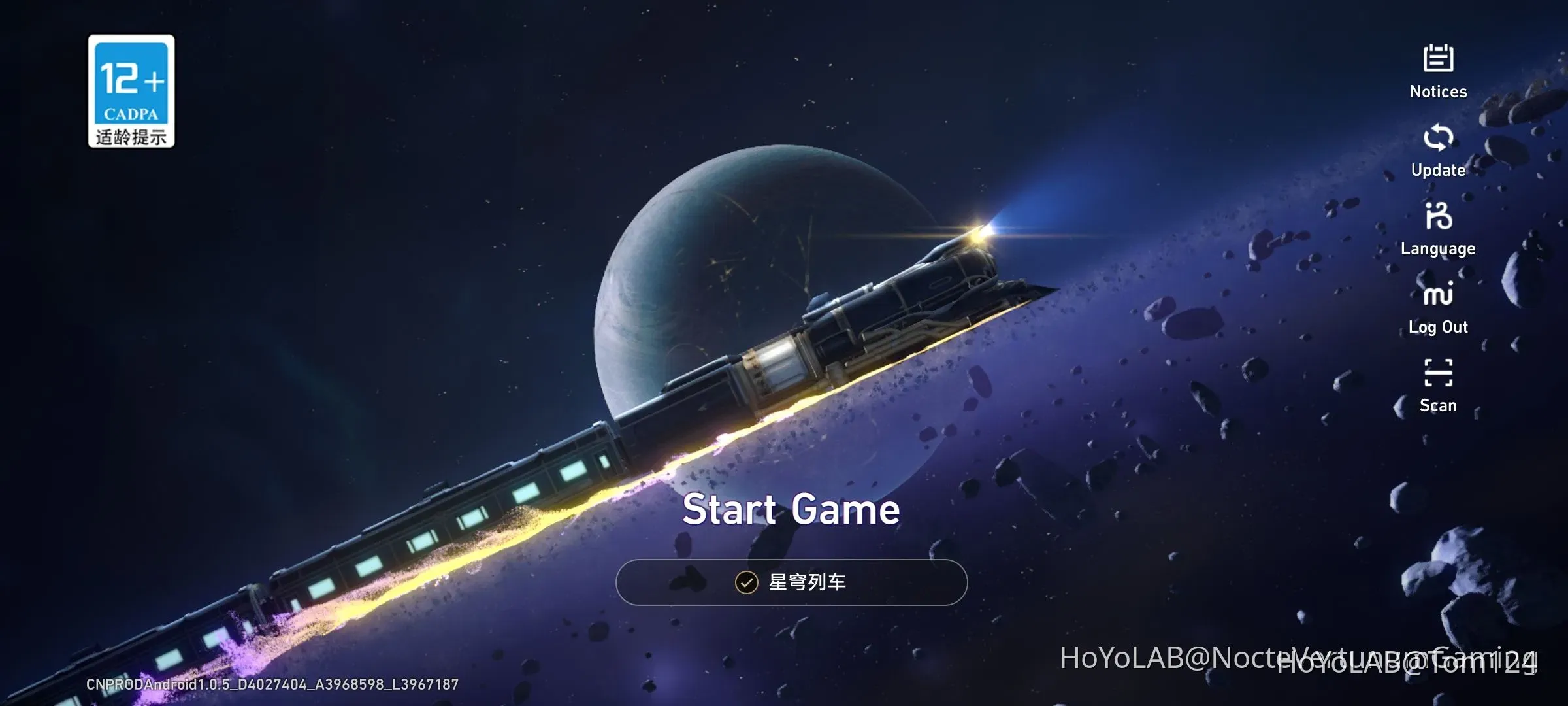
Task: Click the CADPA 12+ age rating badge
Action: coord(131,92)
